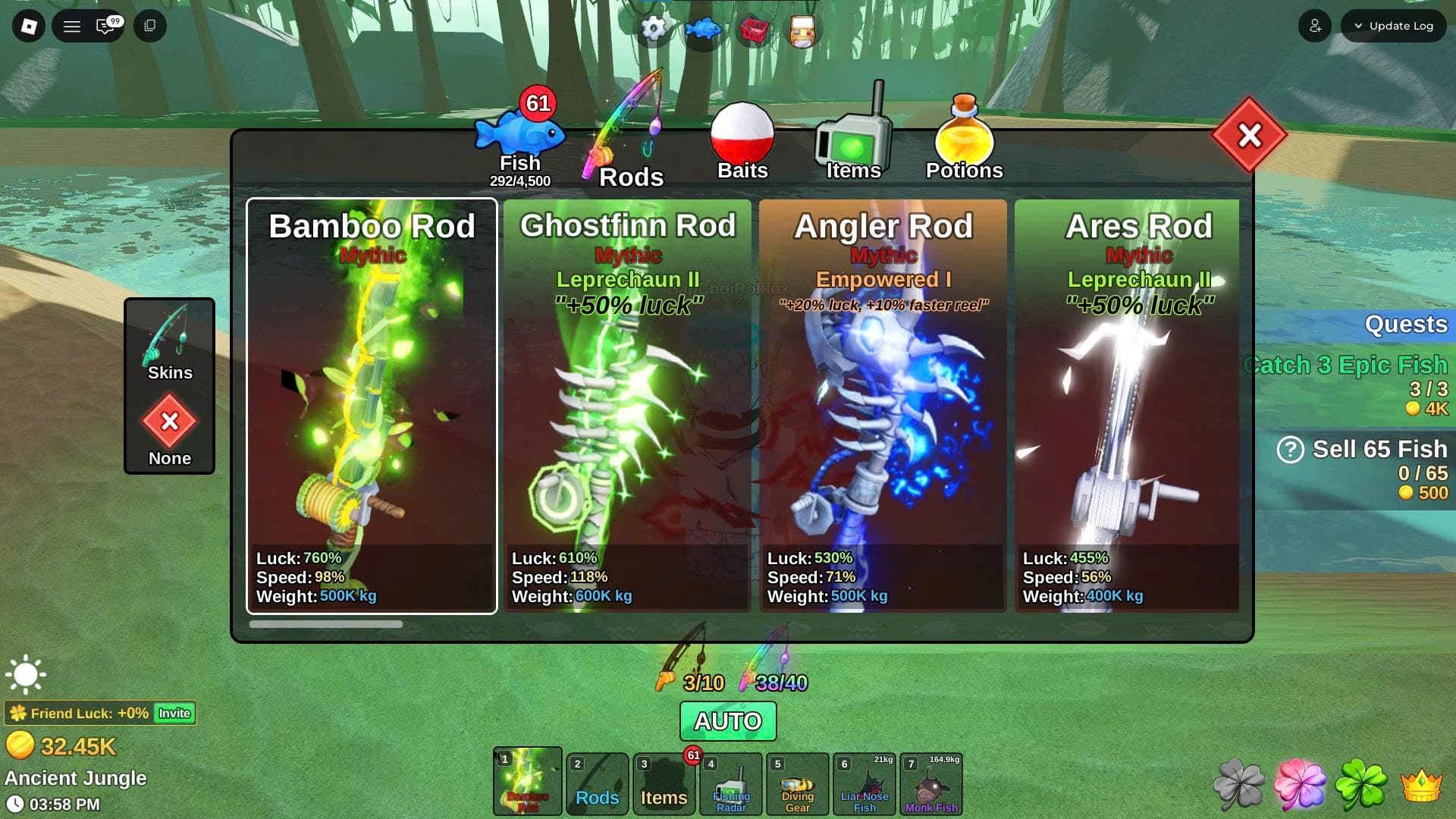Open the Roblox menu logo button
Viewport: 1456px width, 819px height.
pyautogui.click(x=29, y=26)
